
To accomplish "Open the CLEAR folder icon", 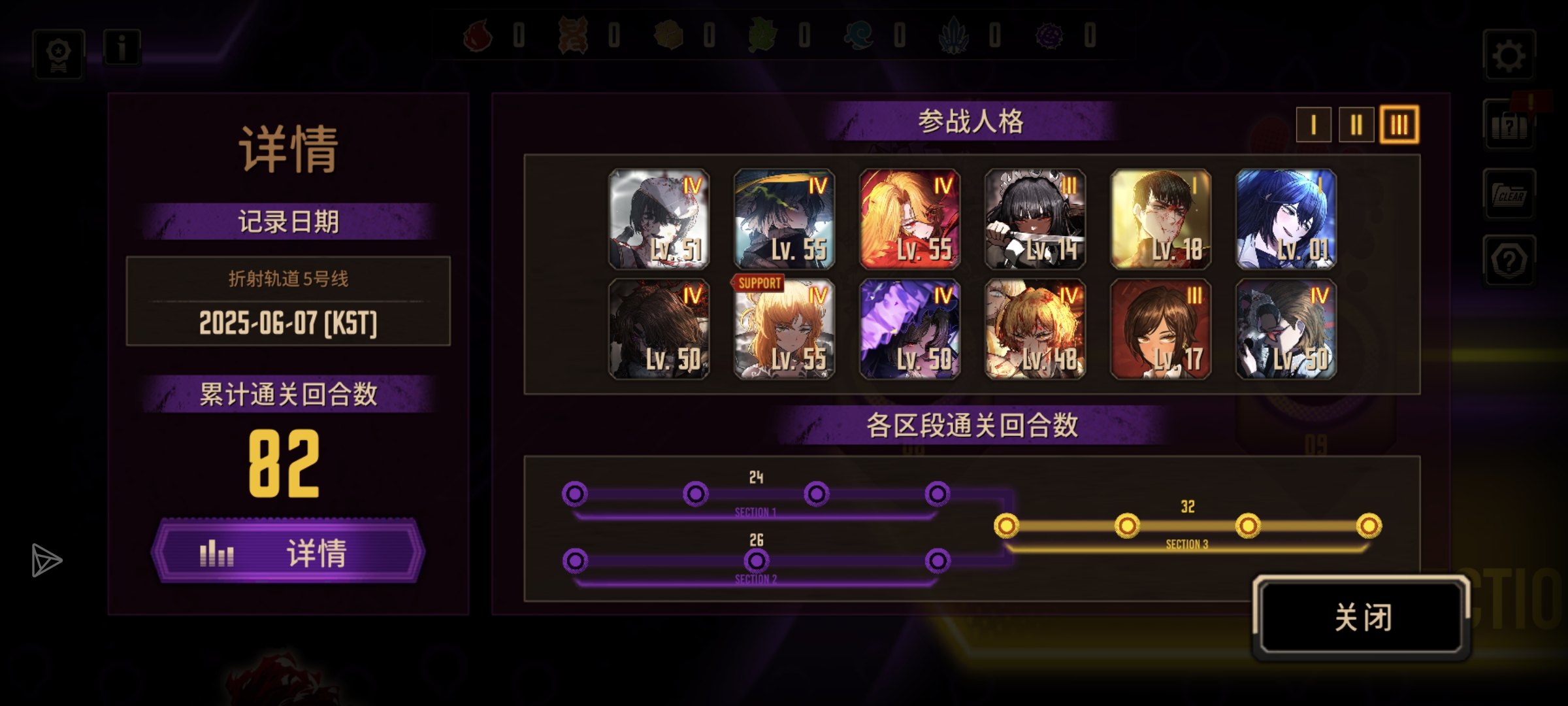I will pos(1509,194).
